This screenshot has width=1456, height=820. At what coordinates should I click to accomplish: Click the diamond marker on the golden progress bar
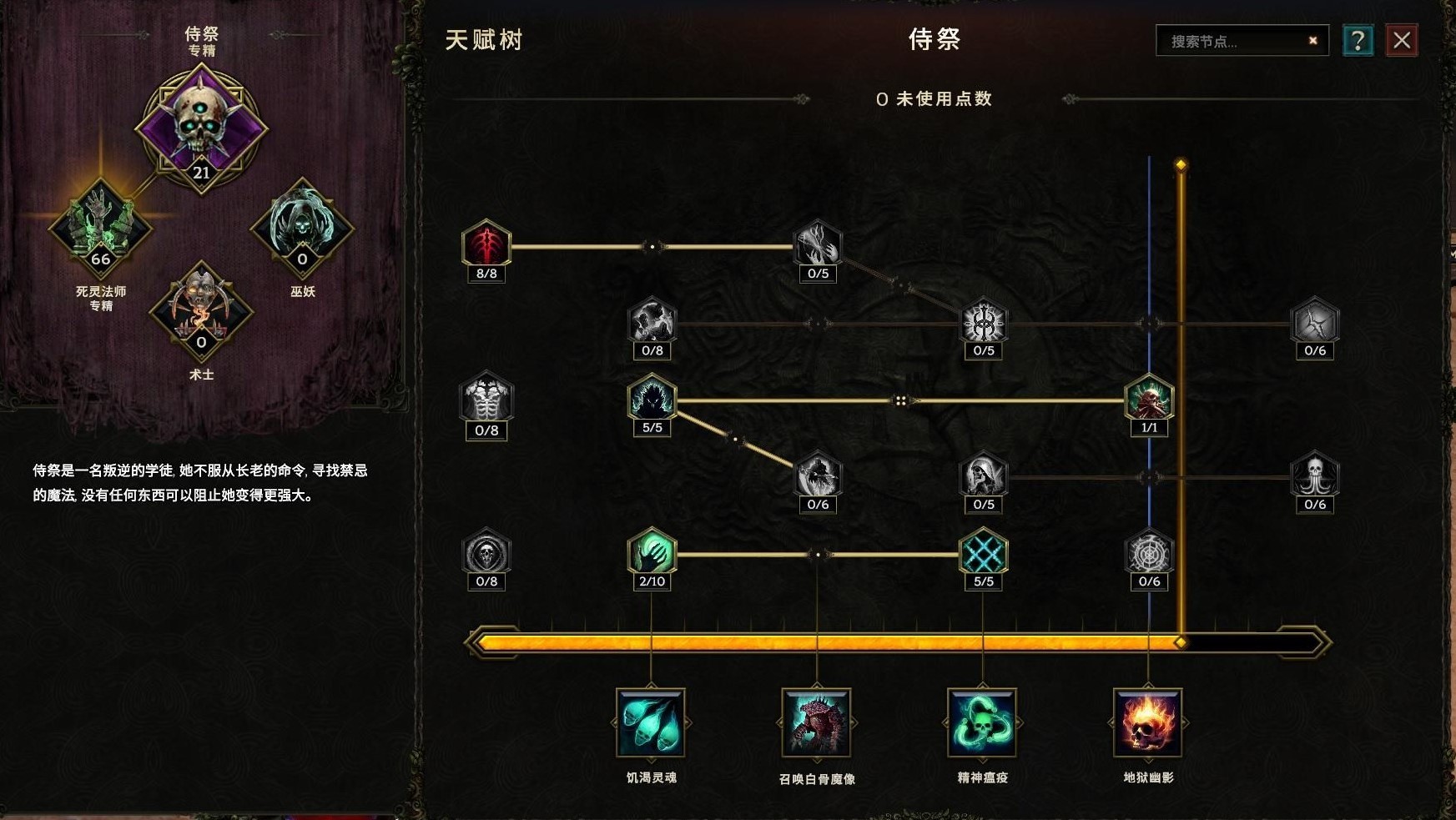coord(1180,642)
